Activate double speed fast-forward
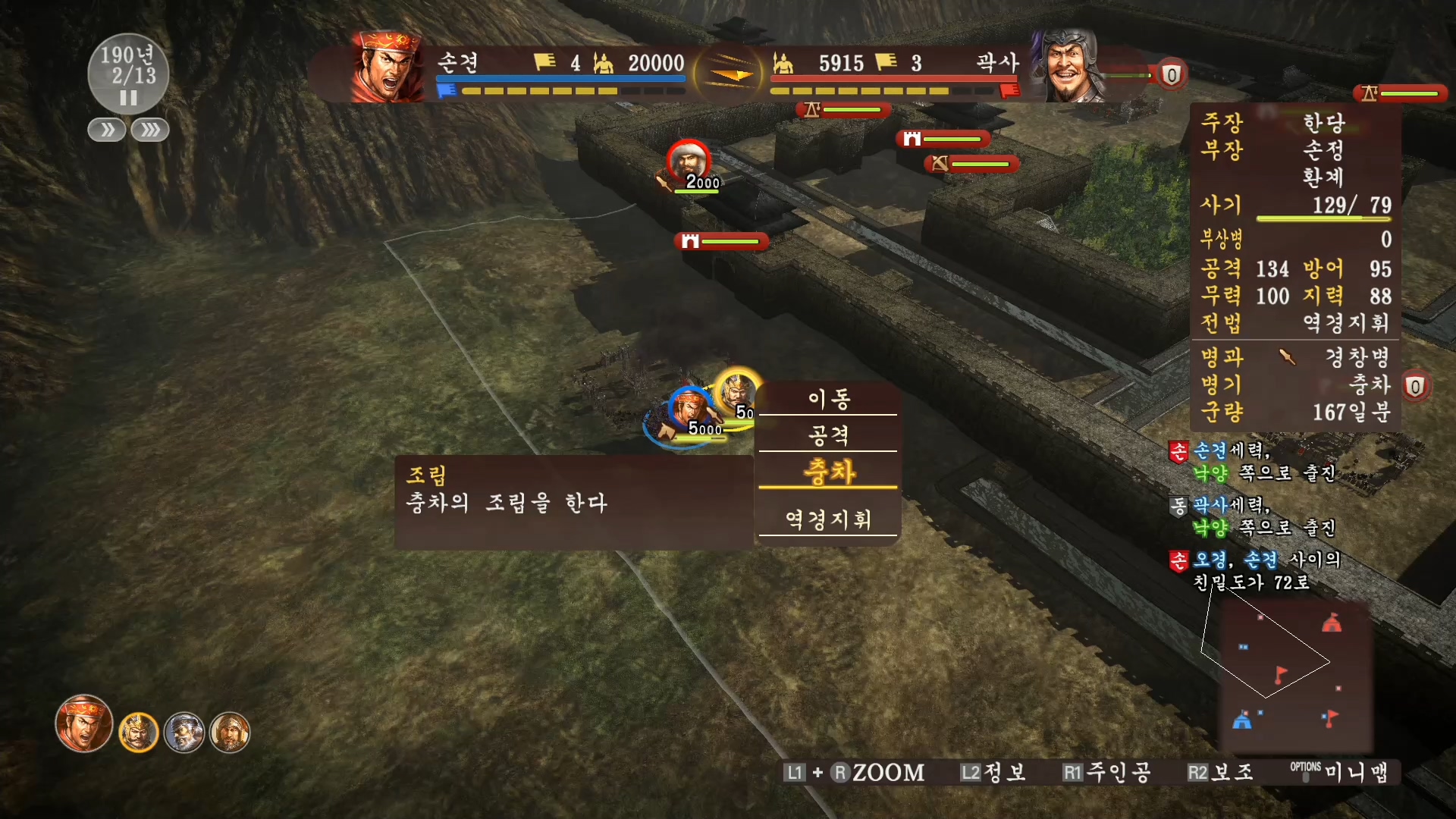Viewport: 1456px width, 819px height. (106, 130)
